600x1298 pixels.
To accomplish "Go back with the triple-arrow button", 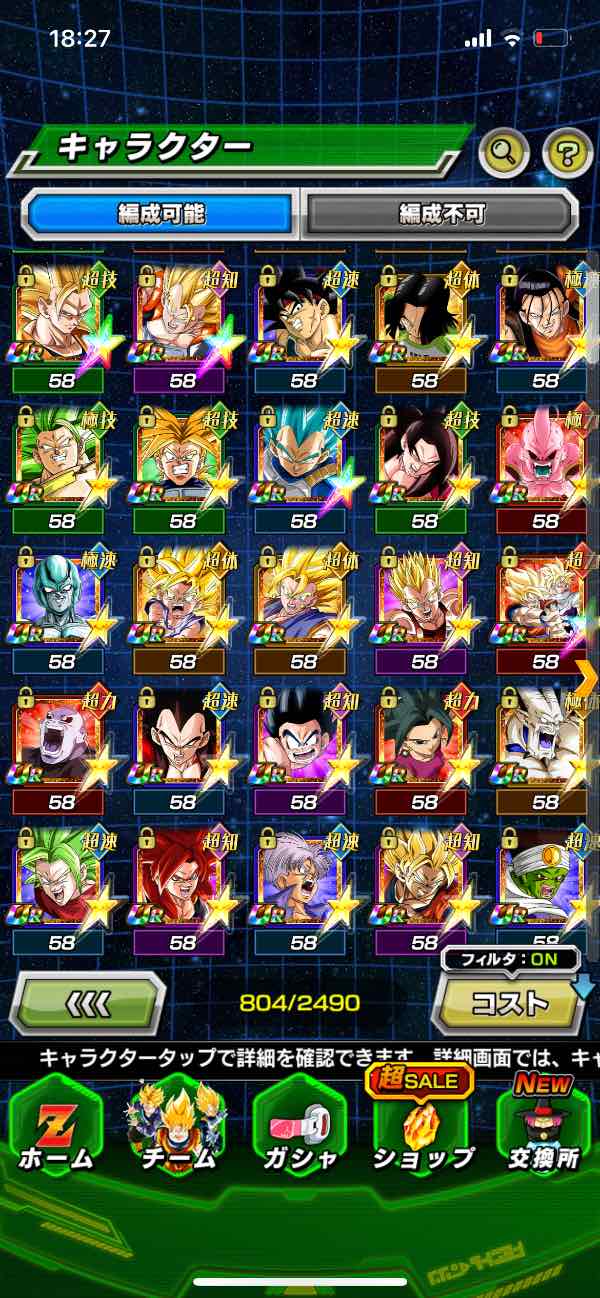I will tap(88, 1002).
